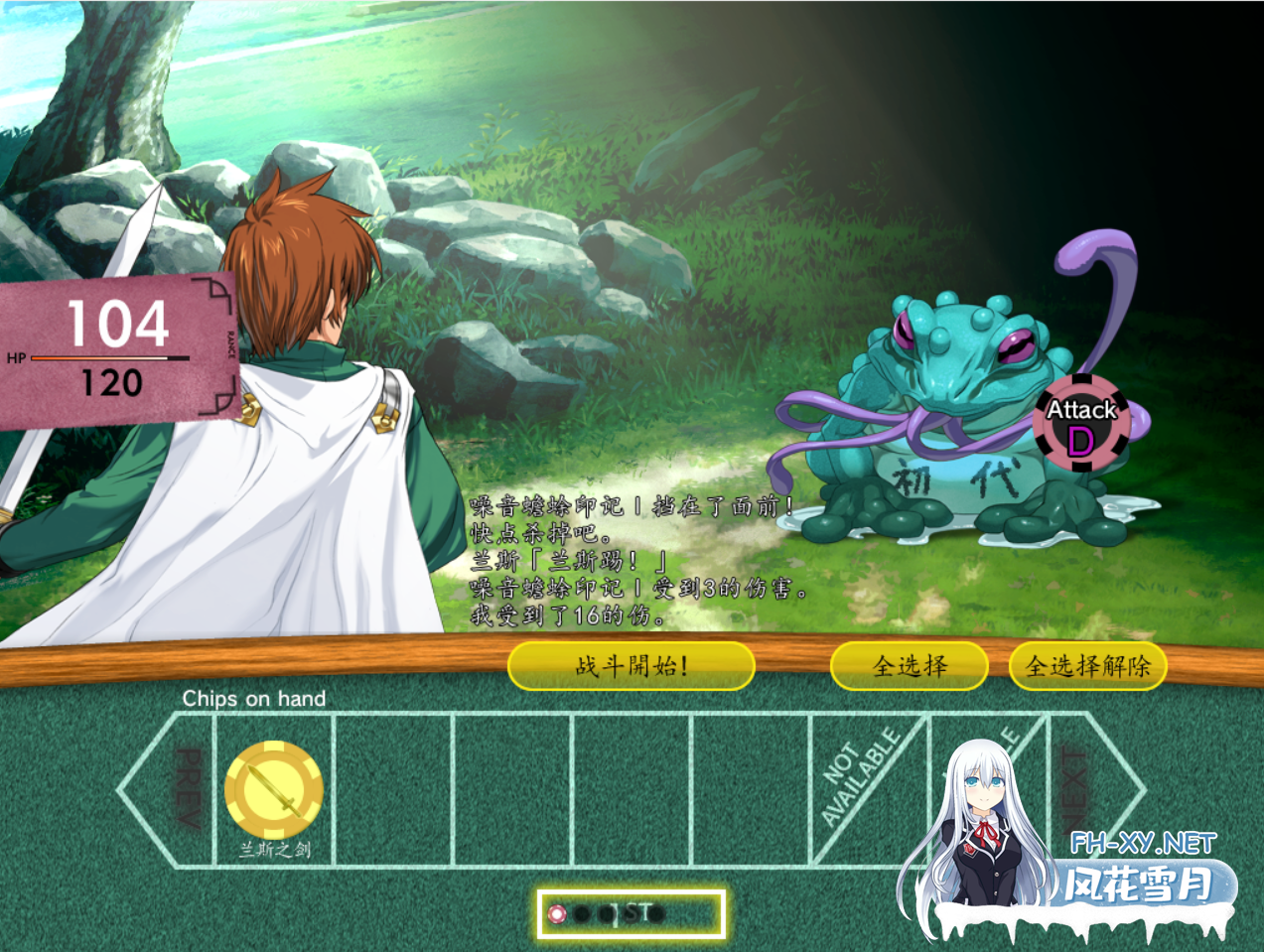Target the enemy's Attack D chip

(1081, 424)
